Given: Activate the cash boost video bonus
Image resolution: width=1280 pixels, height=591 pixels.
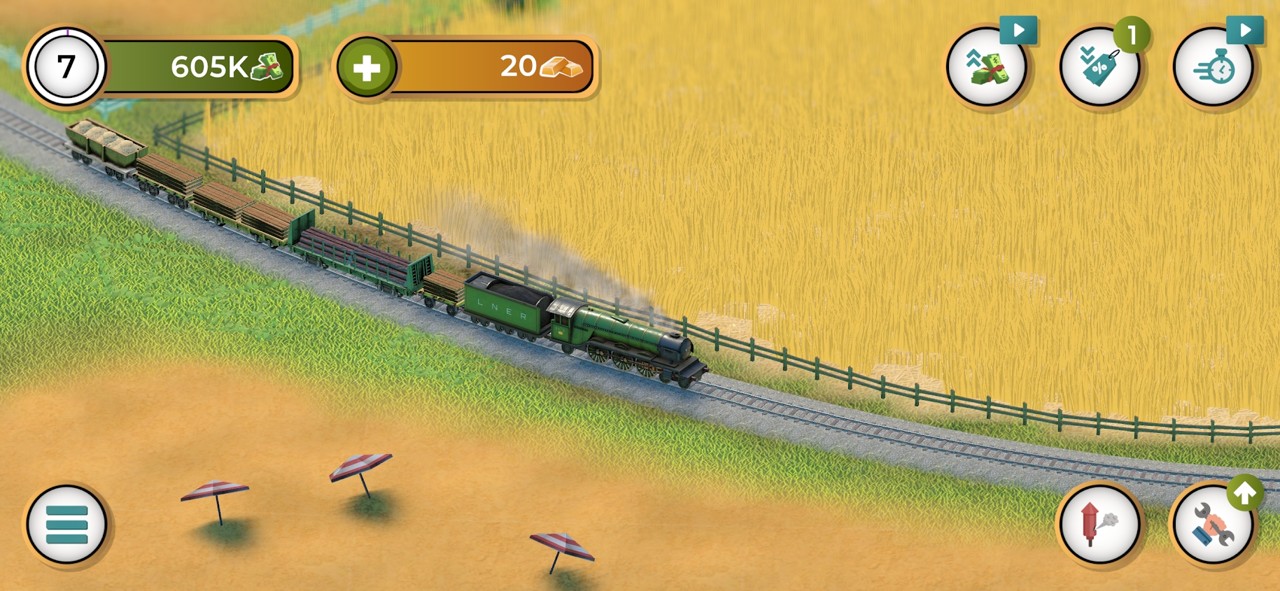Looking at the screenshot, I should 987,67.
